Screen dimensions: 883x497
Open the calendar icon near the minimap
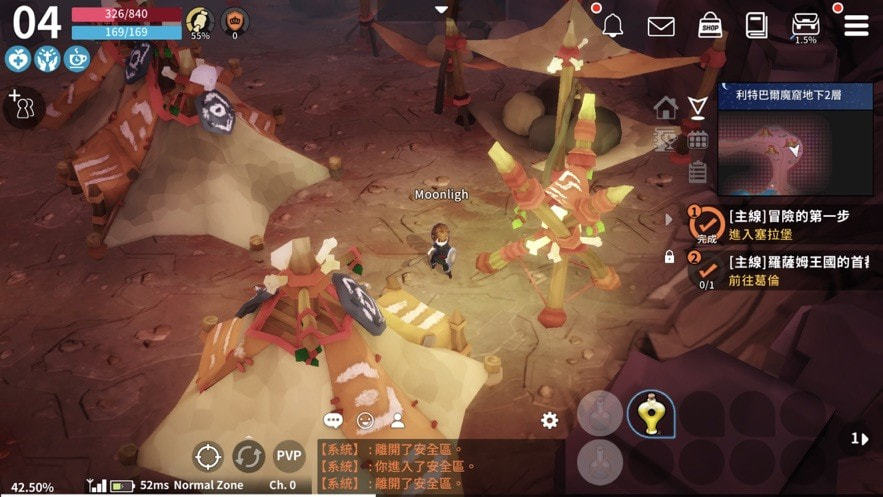[698, 140]
